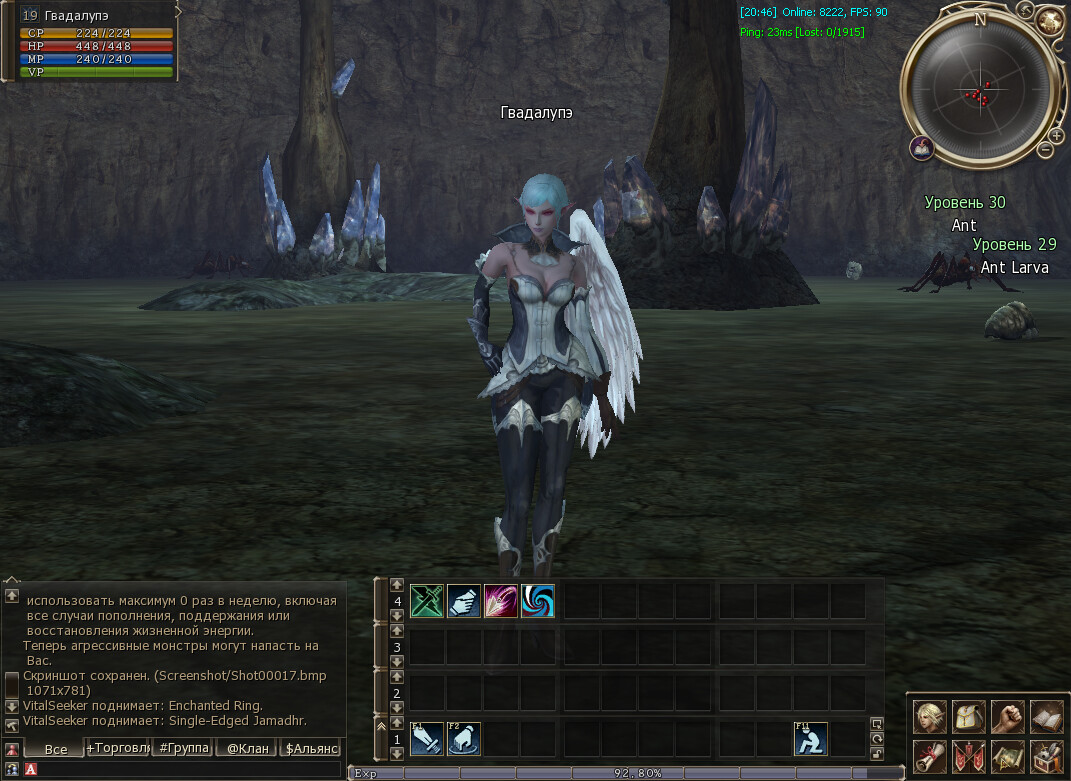
Task: Trigger the F11 sit/stand action
Action: (811, 739)
